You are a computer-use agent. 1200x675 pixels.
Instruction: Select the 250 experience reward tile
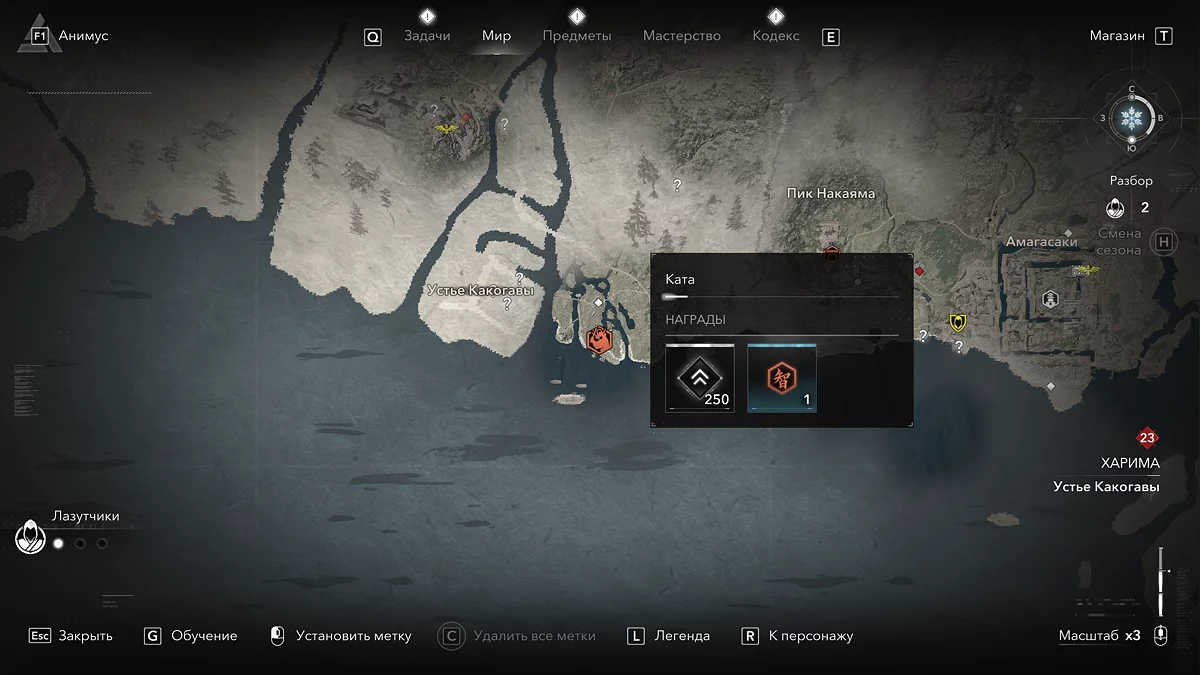coord(700,377)
